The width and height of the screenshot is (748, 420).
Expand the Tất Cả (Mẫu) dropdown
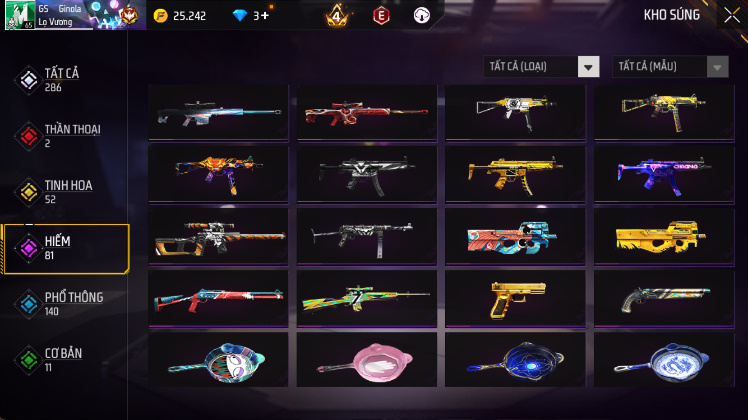tap(670, 67)
